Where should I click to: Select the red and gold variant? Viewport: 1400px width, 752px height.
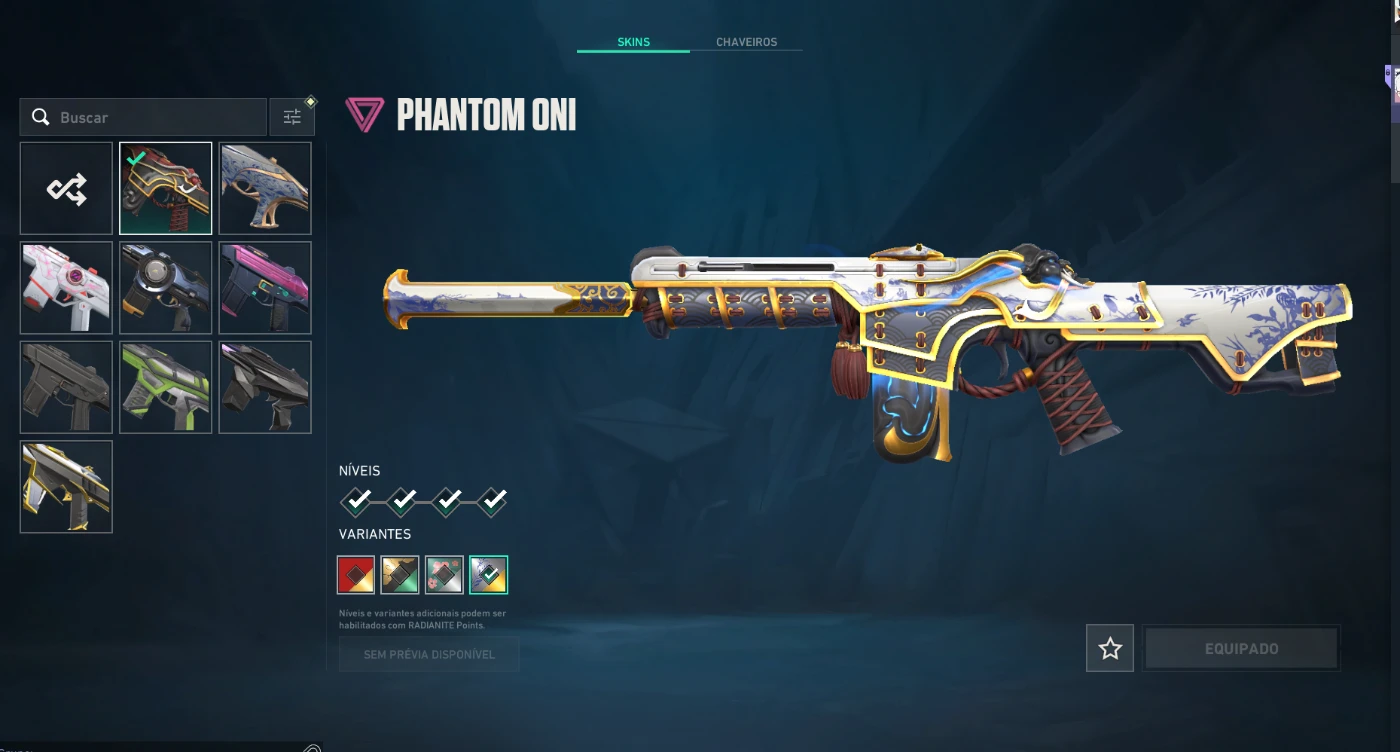[x=356, y=575]
